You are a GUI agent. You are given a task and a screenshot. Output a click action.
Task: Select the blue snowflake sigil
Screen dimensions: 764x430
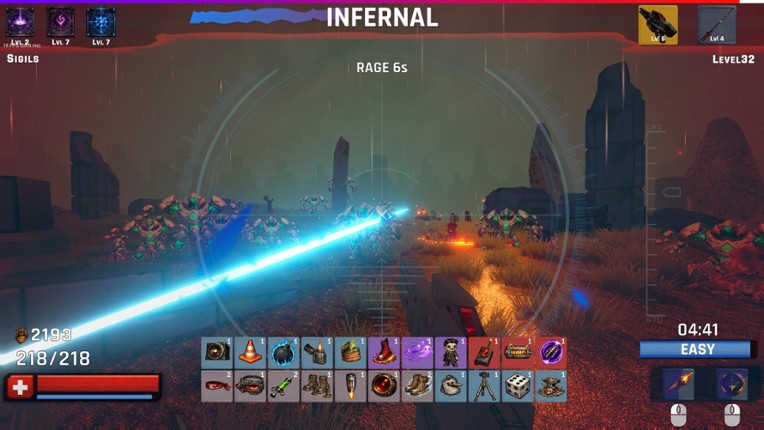point(100,22)
